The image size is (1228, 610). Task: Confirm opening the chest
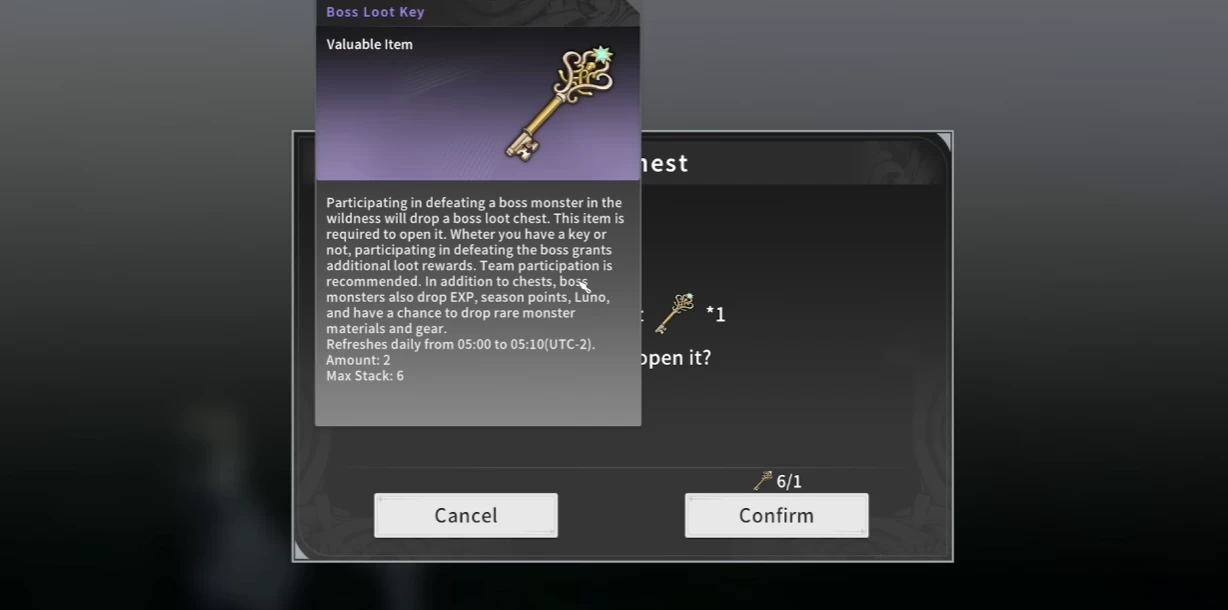(x=776, y=515)
